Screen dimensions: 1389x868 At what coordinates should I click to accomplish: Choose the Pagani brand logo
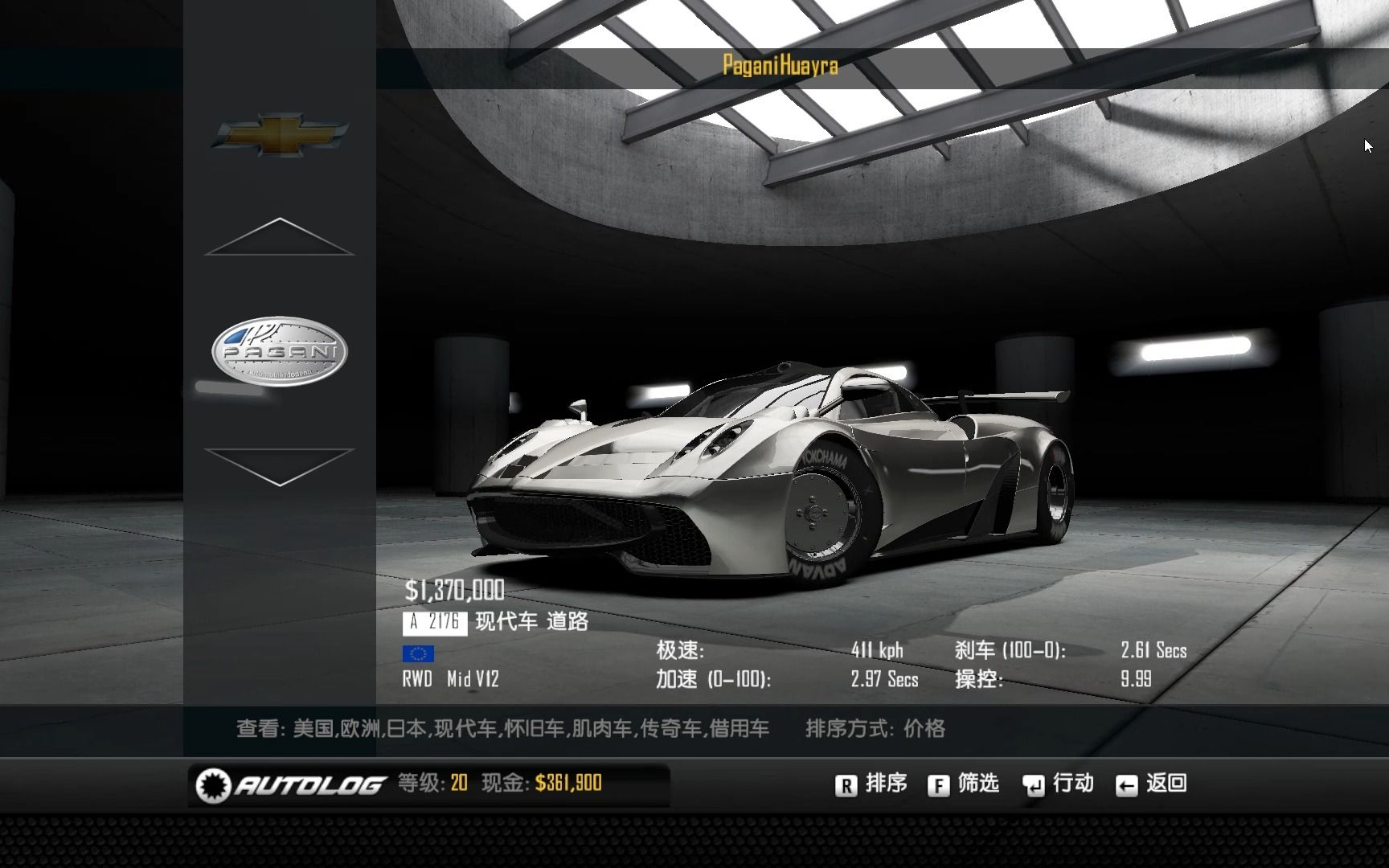[x=280, y=352]
